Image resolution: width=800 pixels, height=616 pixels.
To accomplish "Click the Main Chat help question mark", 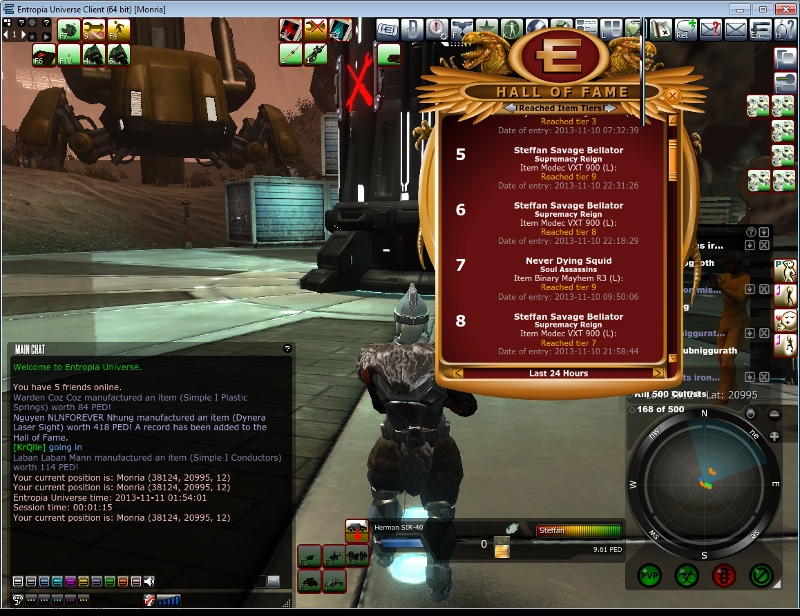I will click(x=287, y=348).
